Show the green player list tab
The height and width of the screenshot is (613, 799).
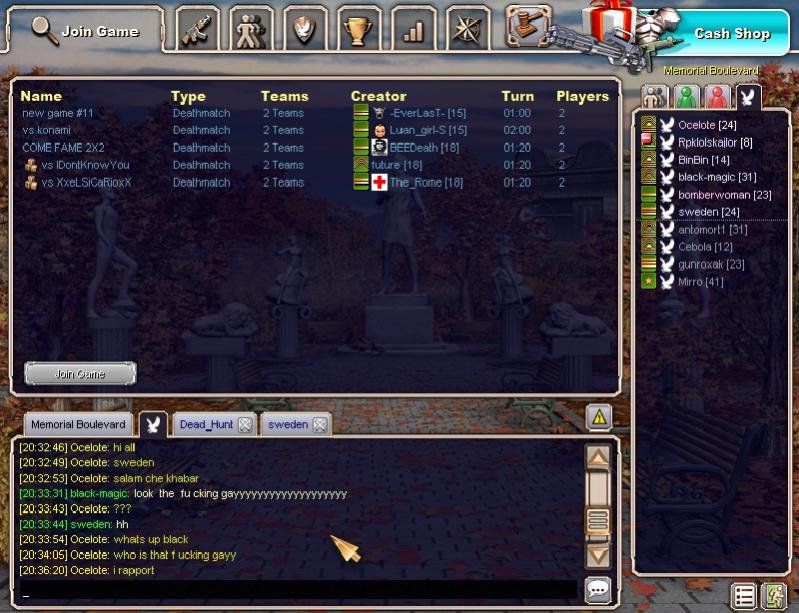pos(685,97)
